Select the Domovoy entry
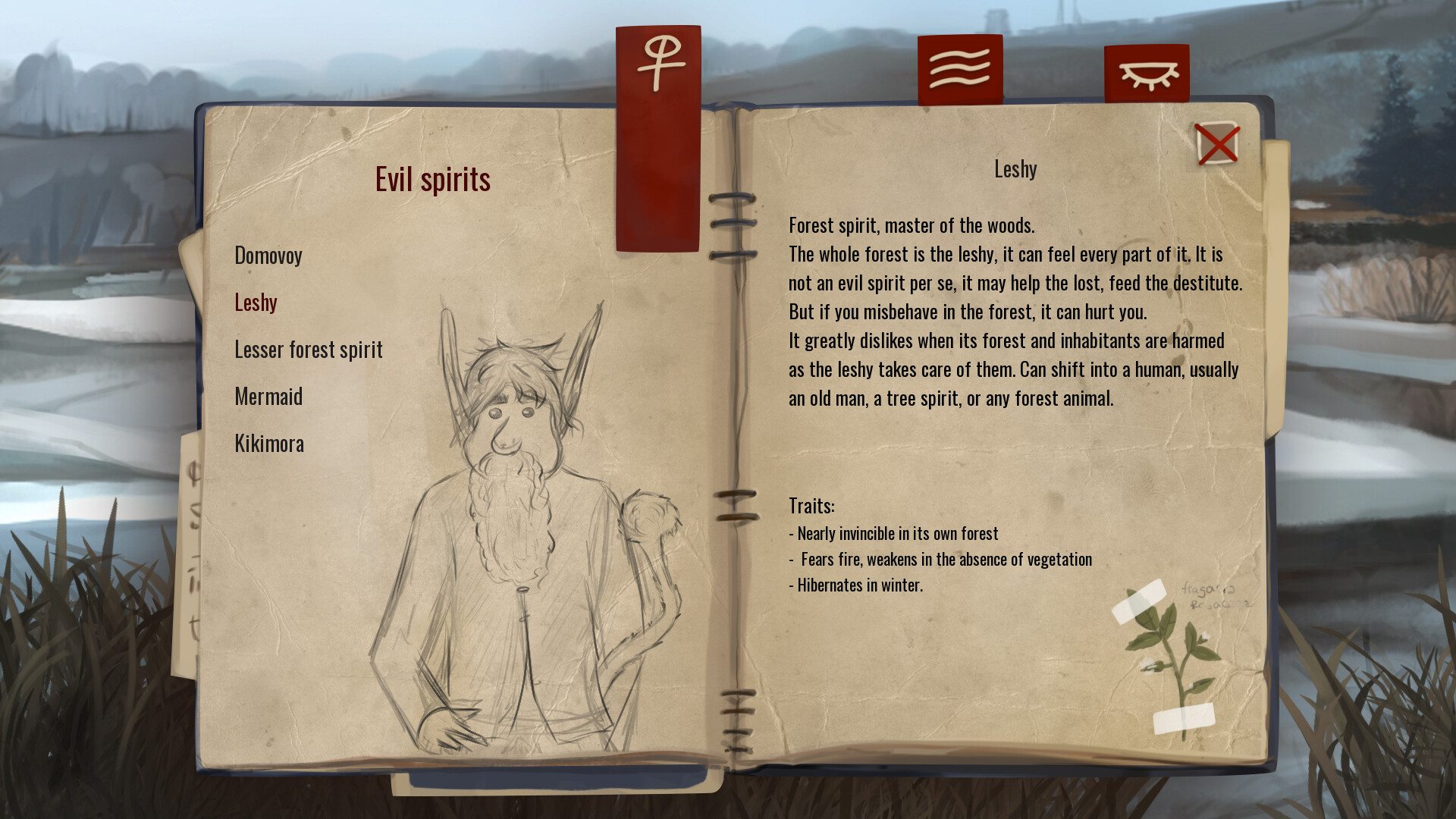 tap(268, 256)
